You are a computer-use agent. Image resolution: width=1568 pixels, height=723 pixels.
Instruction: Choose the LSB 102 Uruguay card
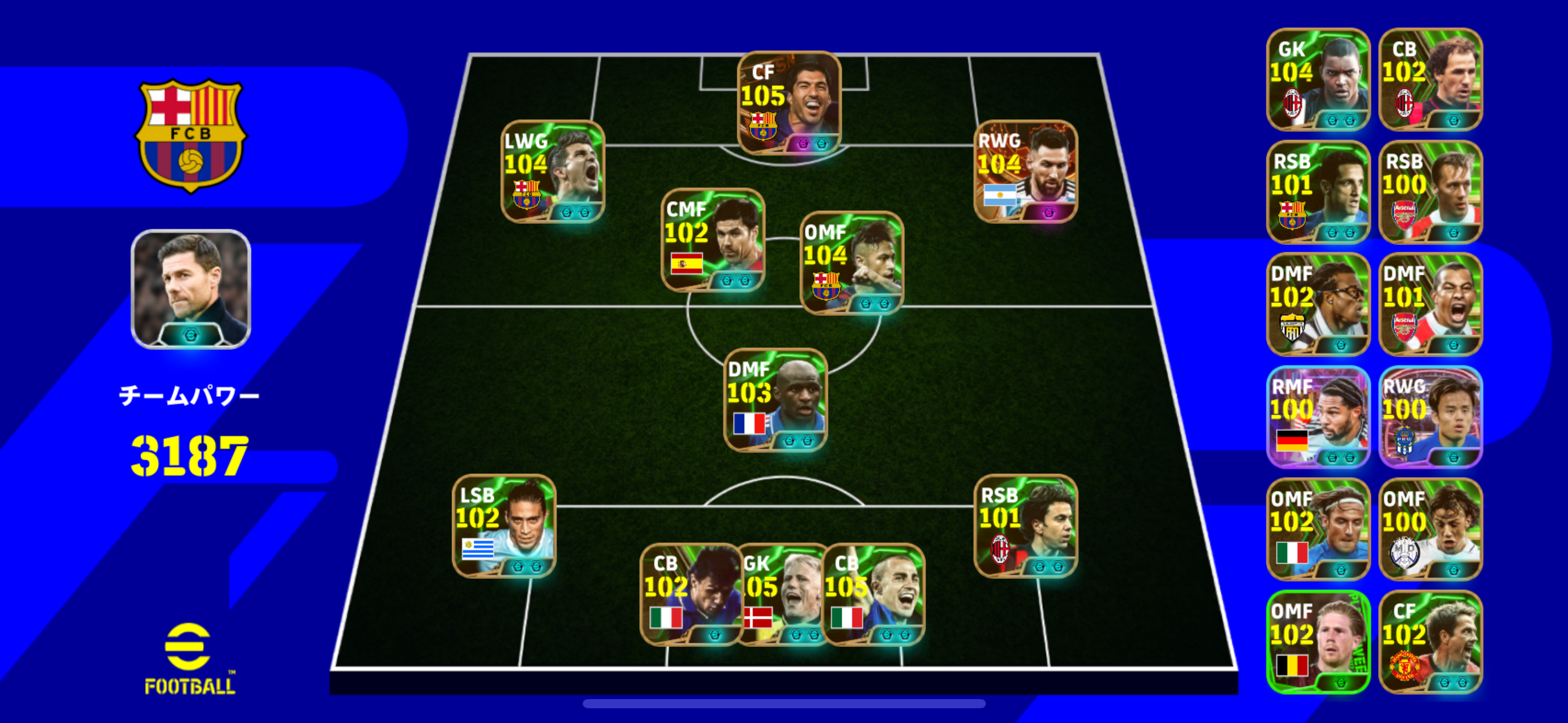pos(504,526)
